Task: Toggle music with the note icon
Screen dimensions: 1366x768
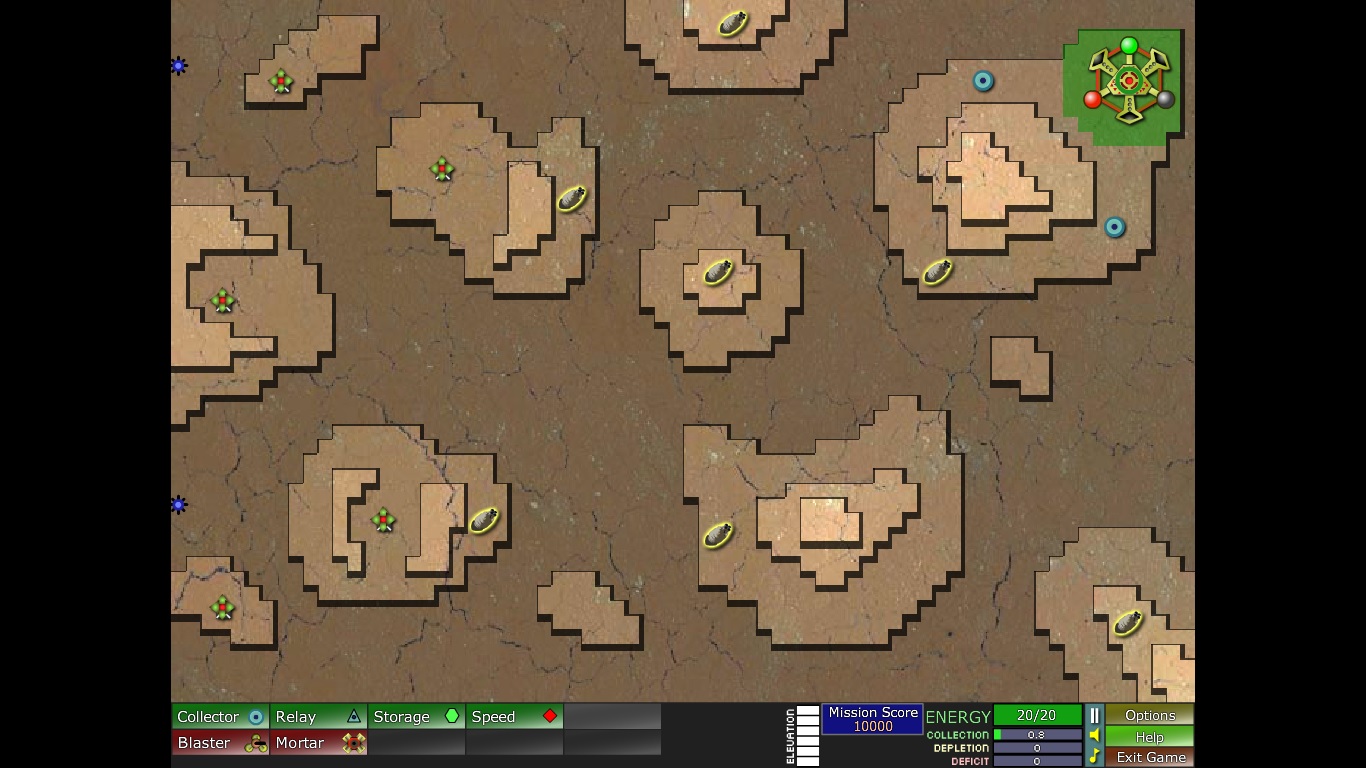Action: (x=1094, y=757)
